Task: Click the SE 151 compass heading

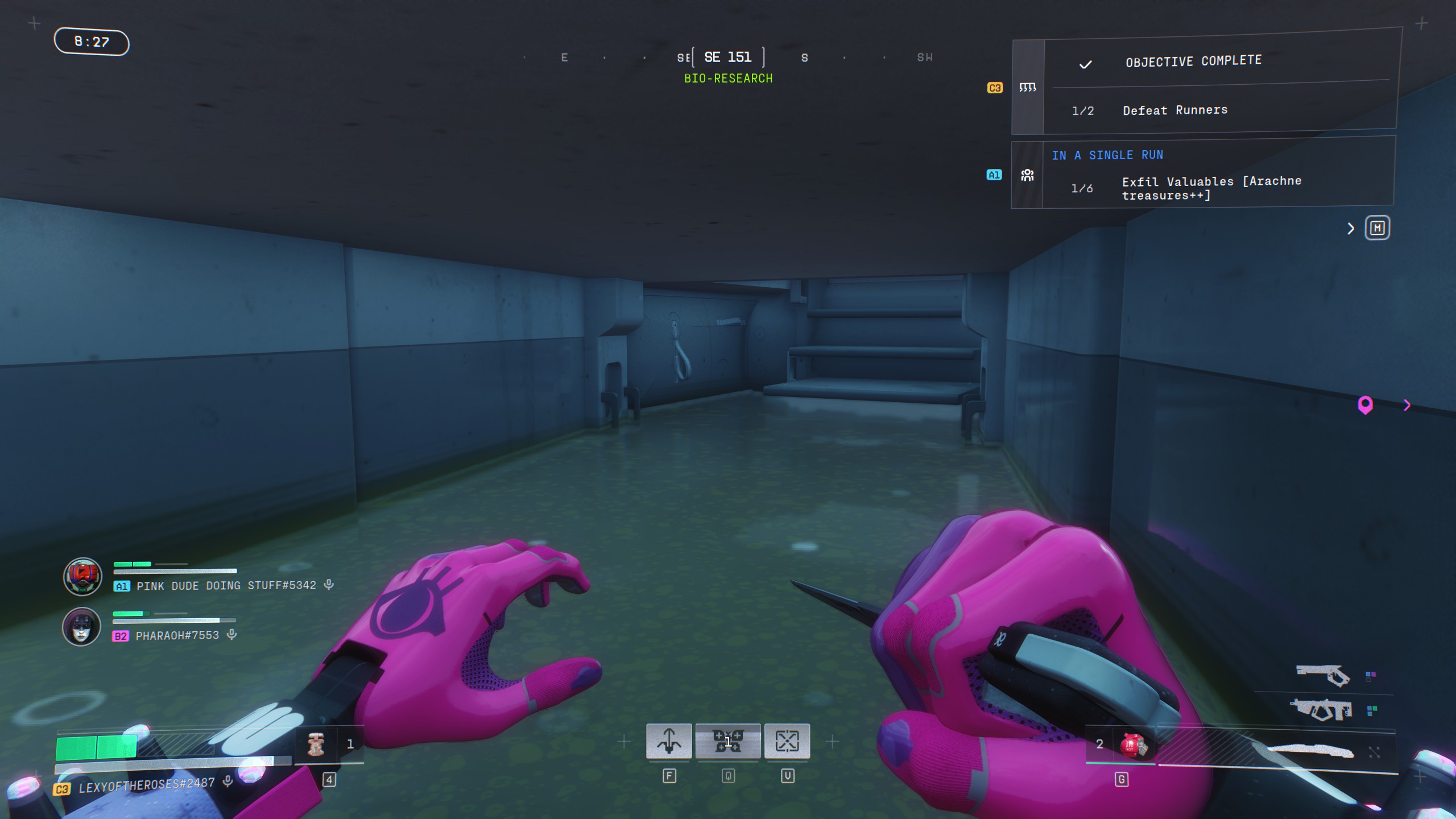Action: pos(728,57)
